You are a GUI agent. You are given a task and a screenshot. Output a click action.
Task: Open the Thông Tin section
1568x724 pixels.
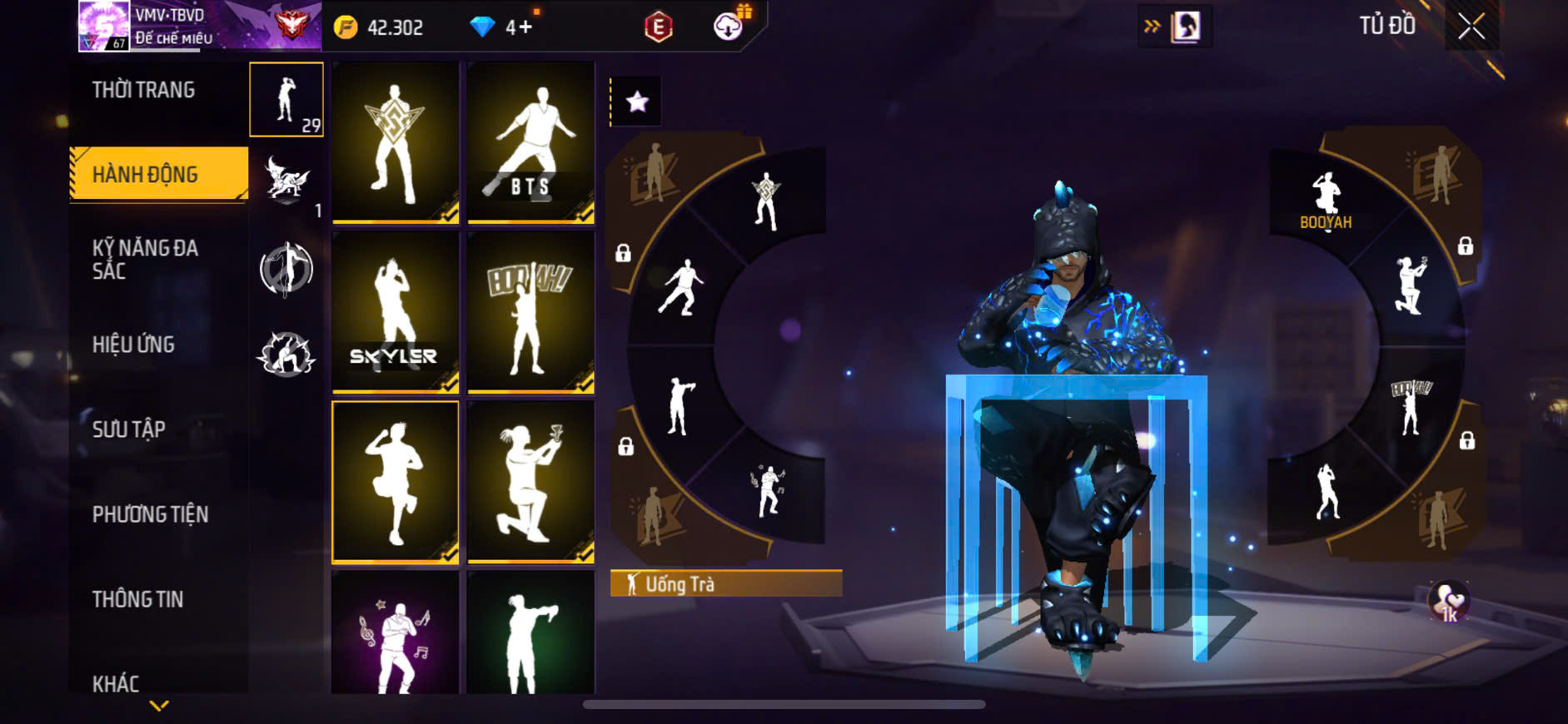click(x=137, y=599)
